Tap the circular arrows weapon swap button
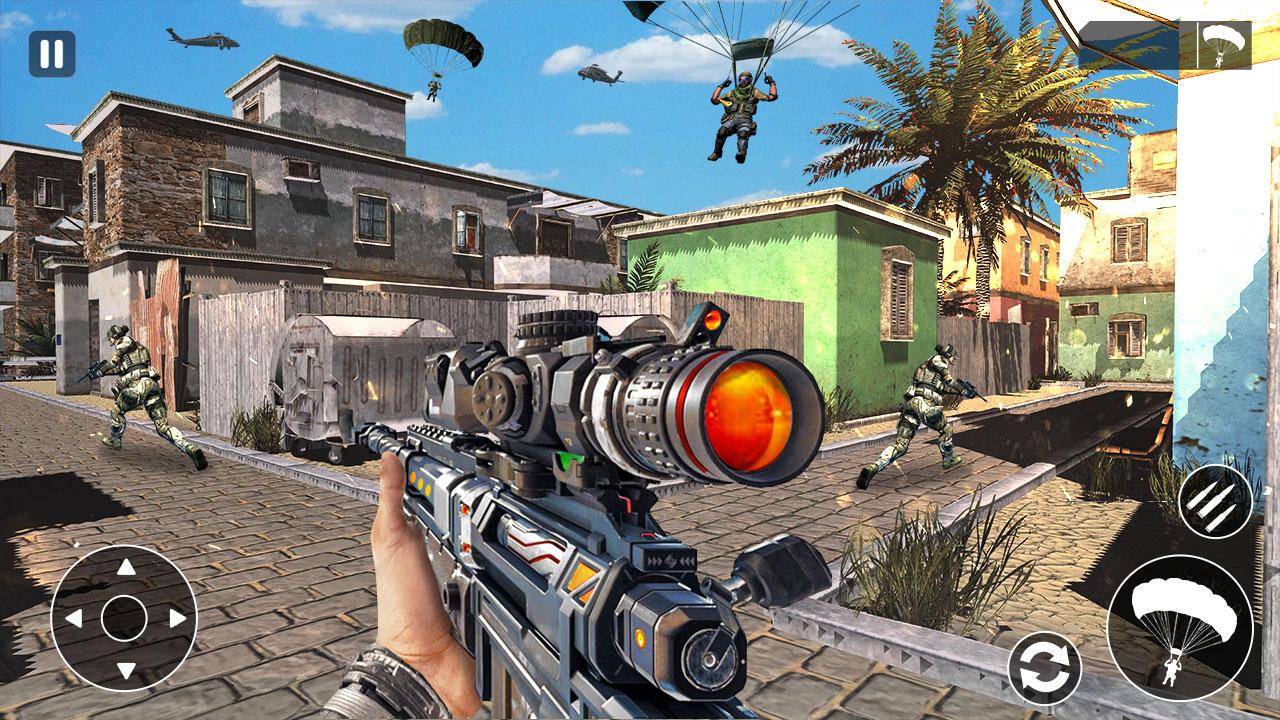The height and width of the screenshot is (720, 1280). 1044,668
